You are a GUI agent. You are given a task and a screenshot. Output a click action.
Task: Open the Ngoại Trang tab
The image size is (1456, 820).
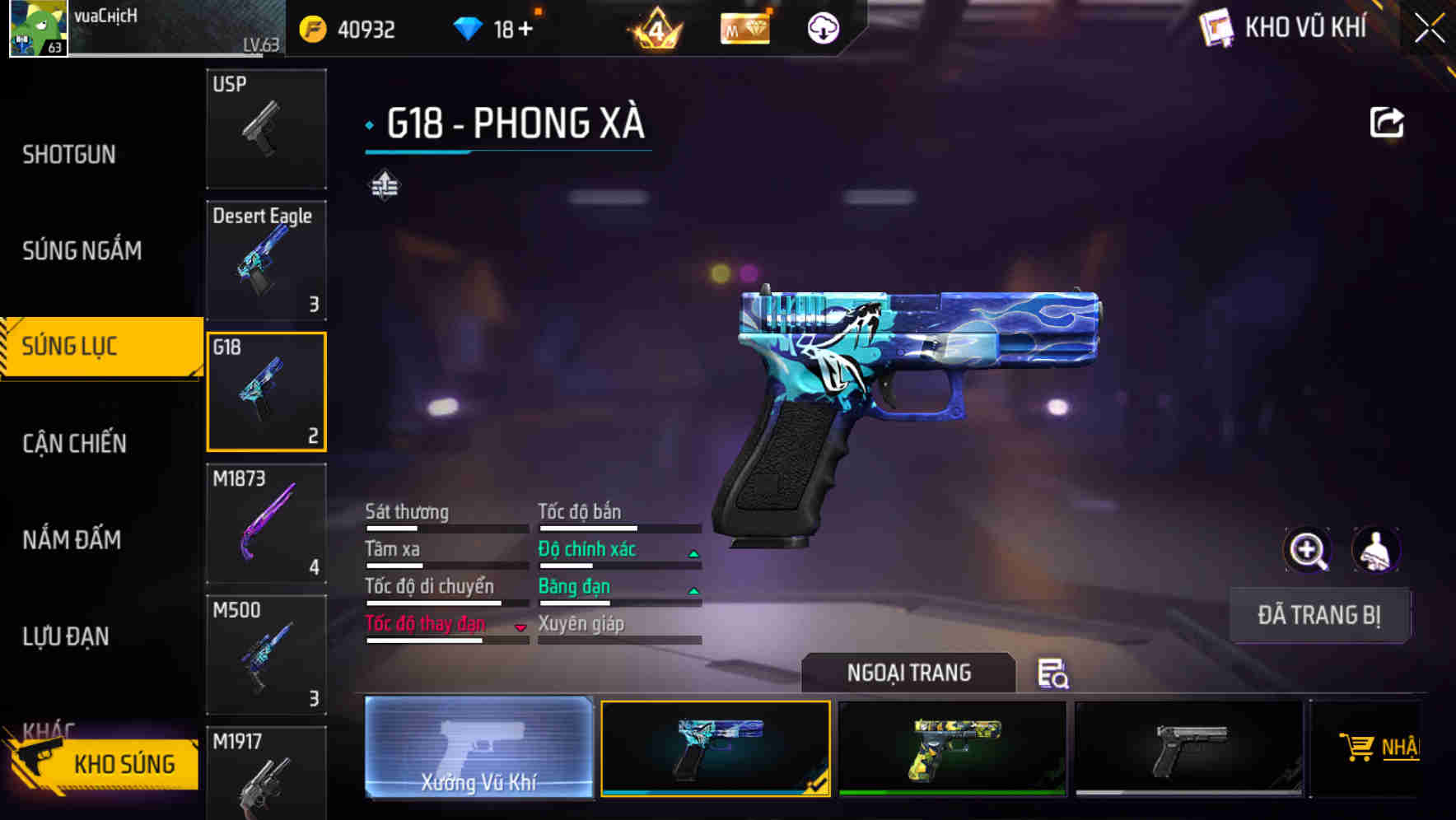[x=908, y=672]
